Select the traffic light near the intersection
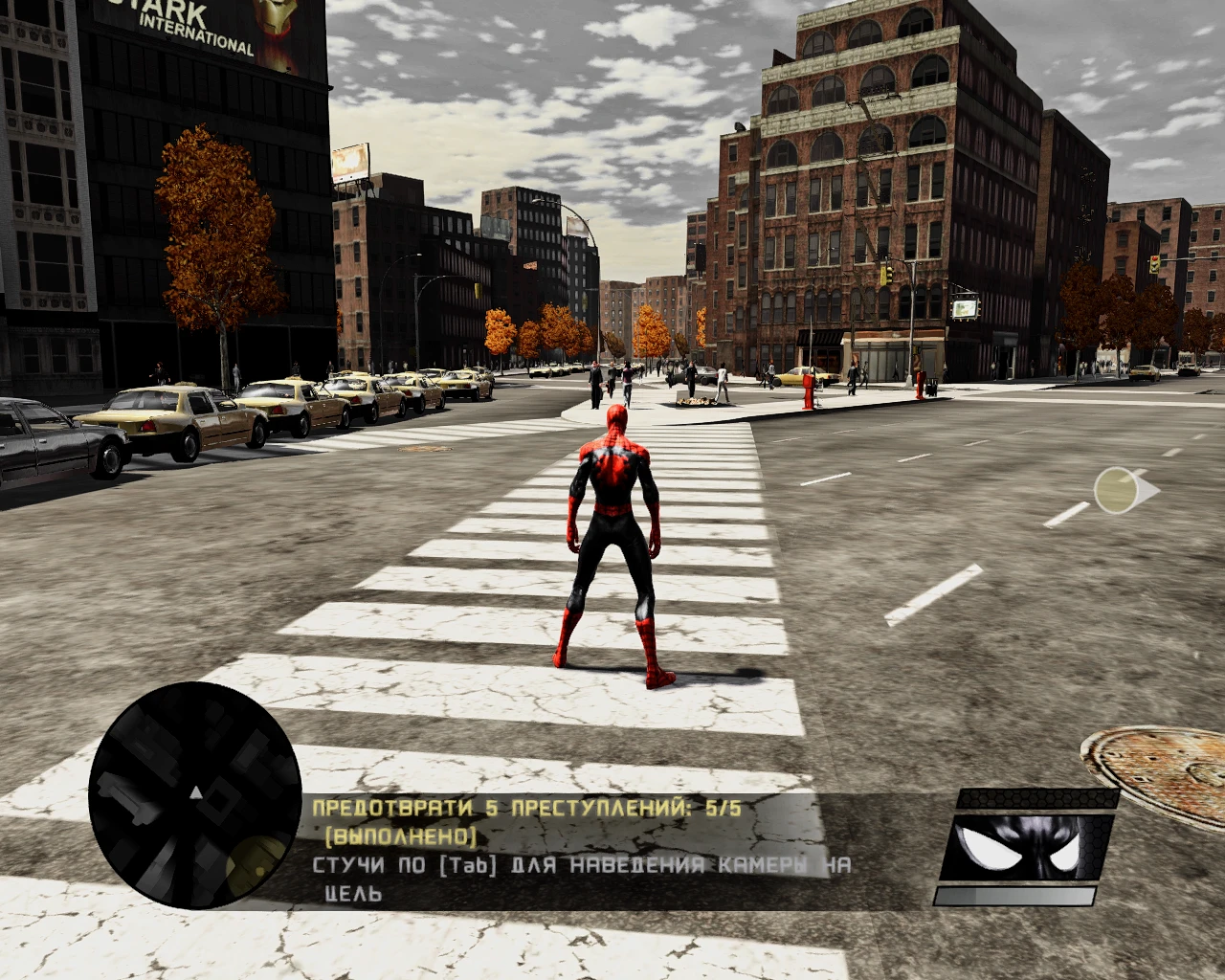The width and height of the screenshot is (1225, 980). point(888,275)
